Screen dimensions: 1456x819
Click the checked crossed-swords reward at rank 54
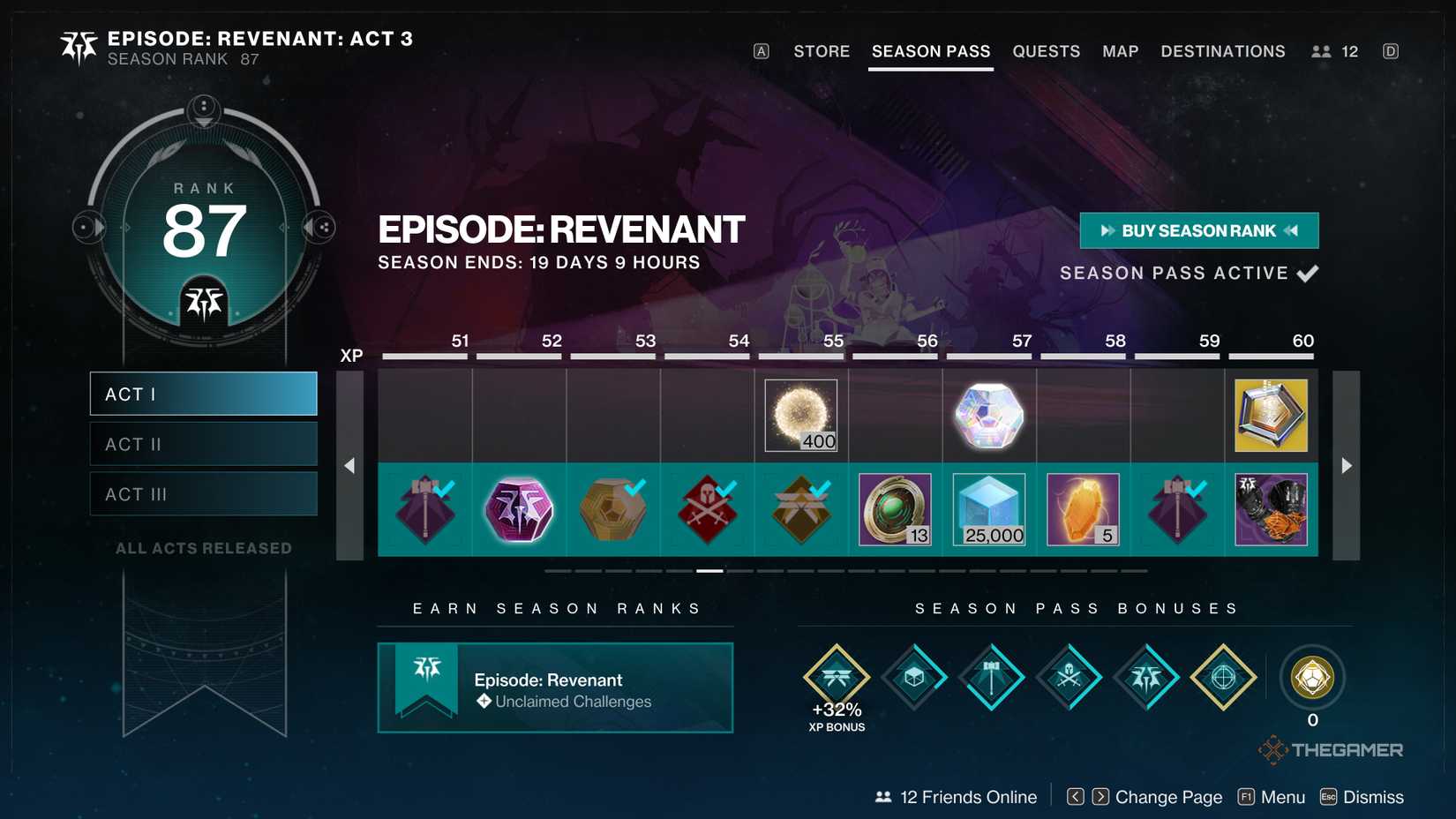tap(706, 509)
